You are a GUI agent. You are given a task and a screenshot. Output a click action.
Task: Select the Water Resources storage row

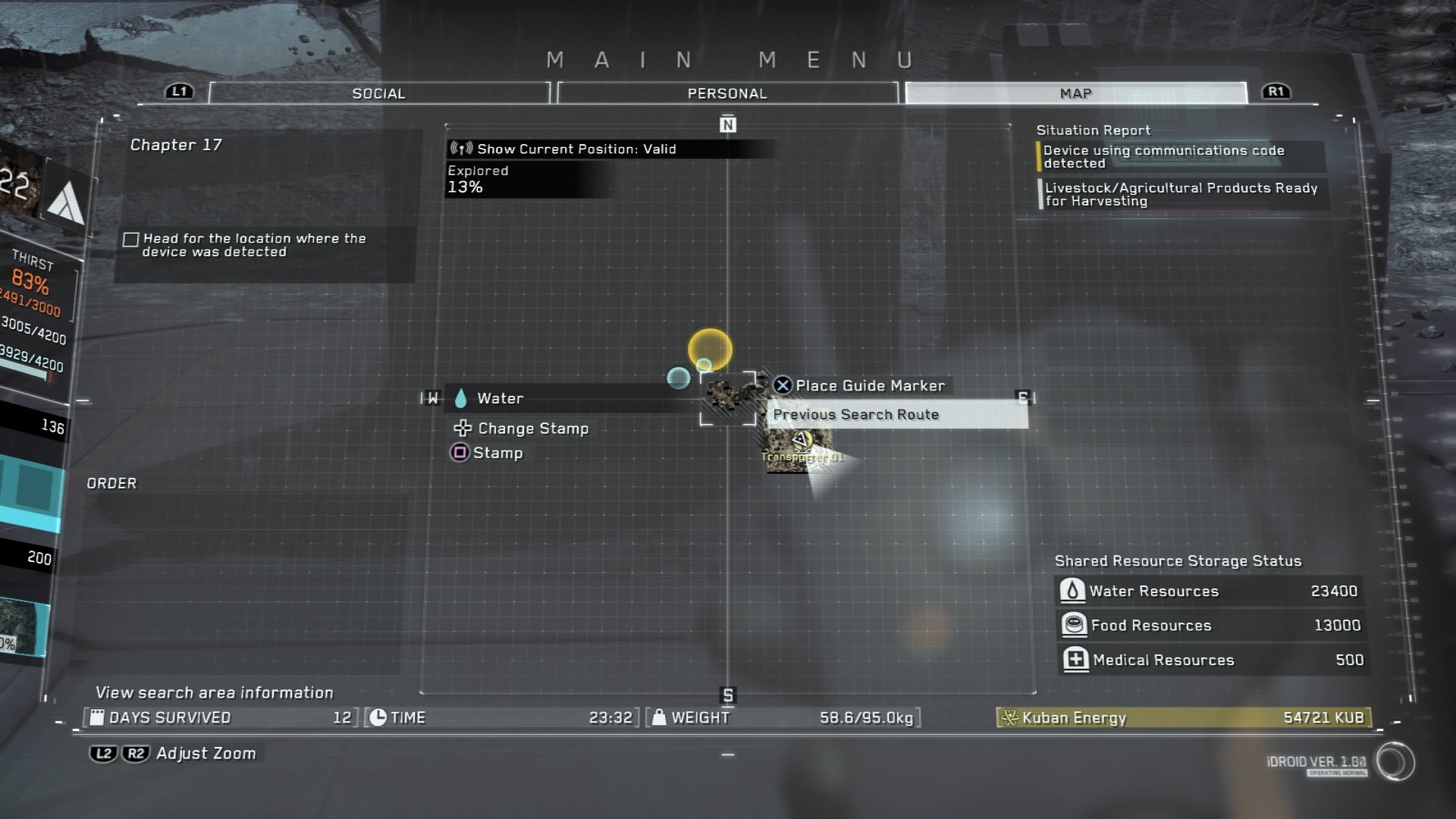[x=1210, y=591]
